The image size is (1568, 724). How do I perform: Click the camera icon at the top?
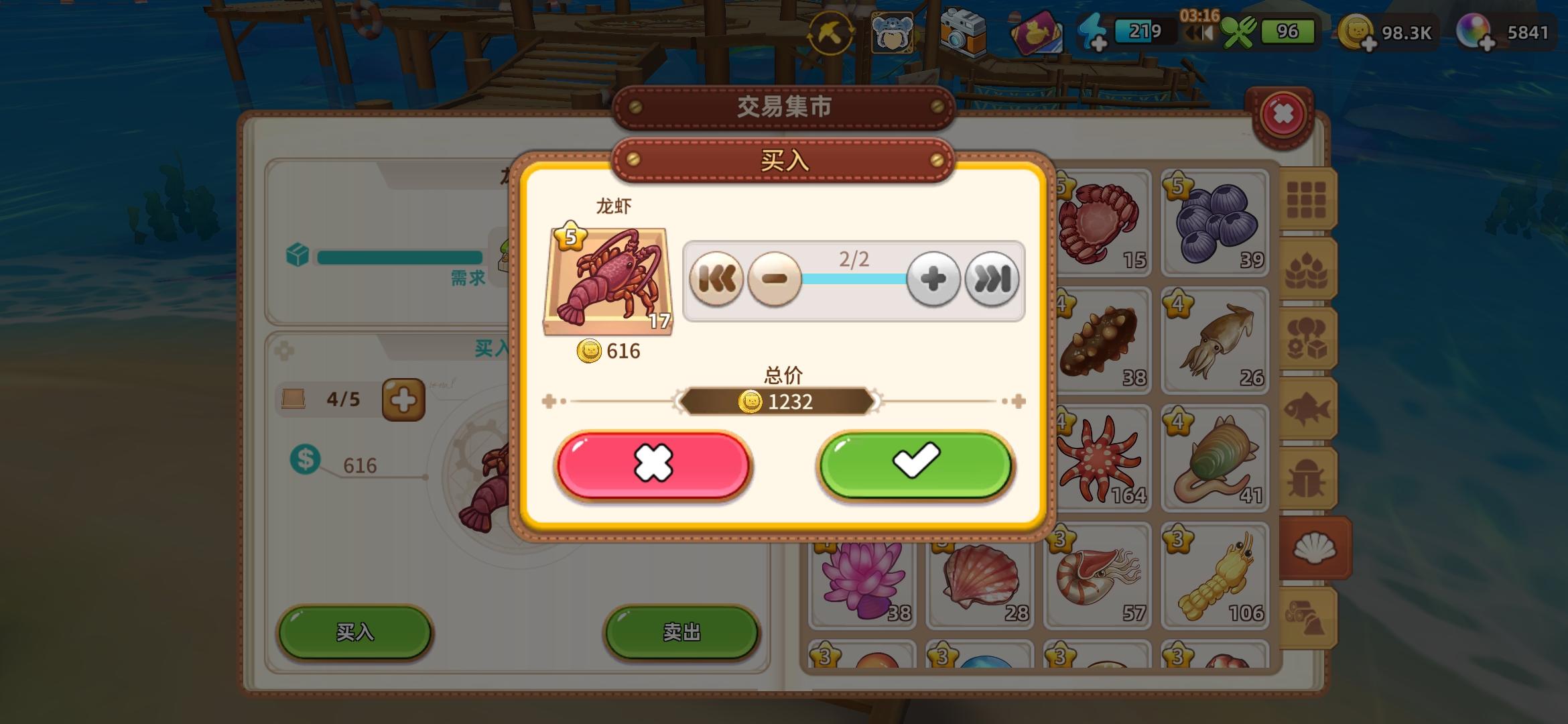click(962, 32)
